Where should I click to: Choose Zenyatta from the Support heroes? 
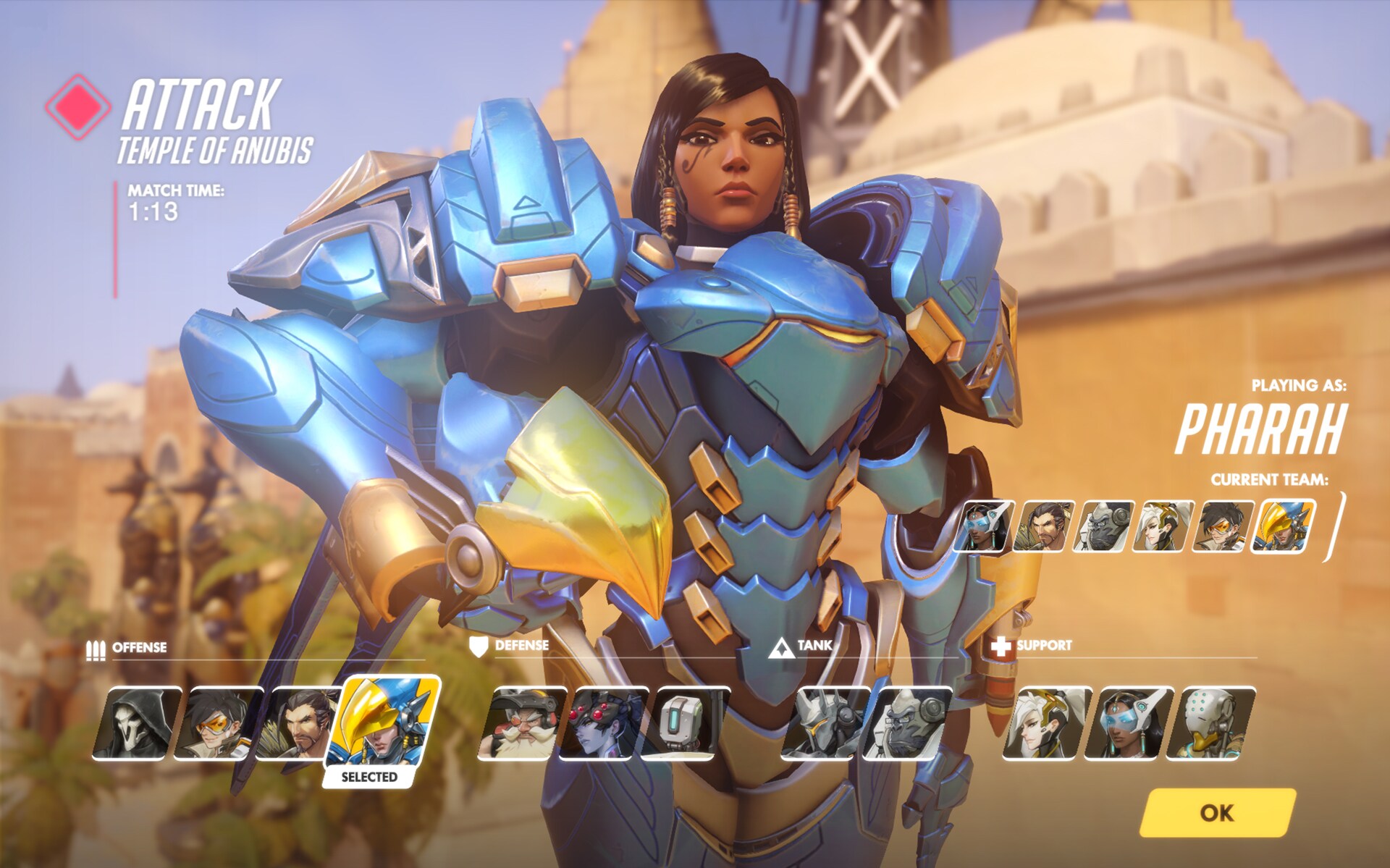pyautogui.click(x=1210, y=722)
